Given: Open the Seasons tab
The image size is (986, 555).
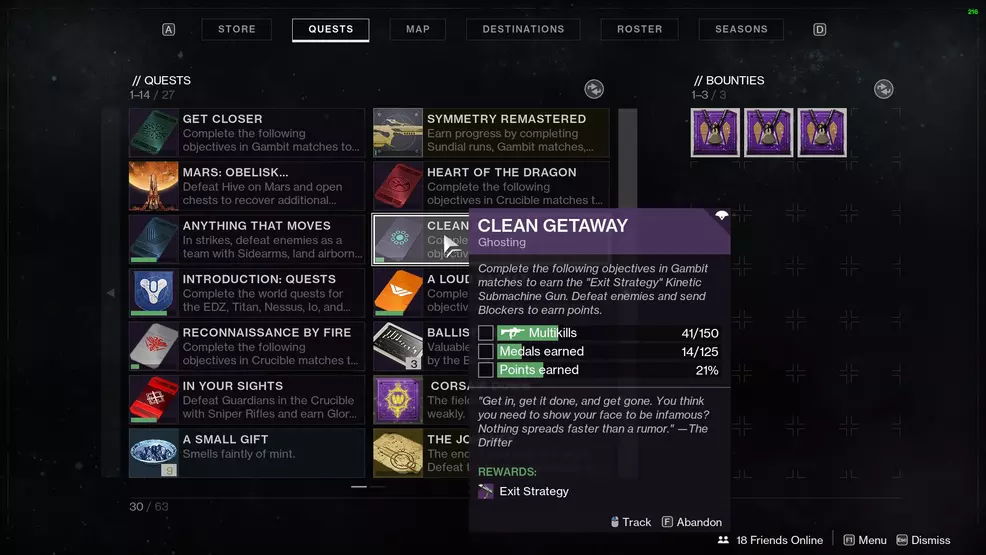Looking at the screenshot, I should pyautogui.click(x=741, y=29).
